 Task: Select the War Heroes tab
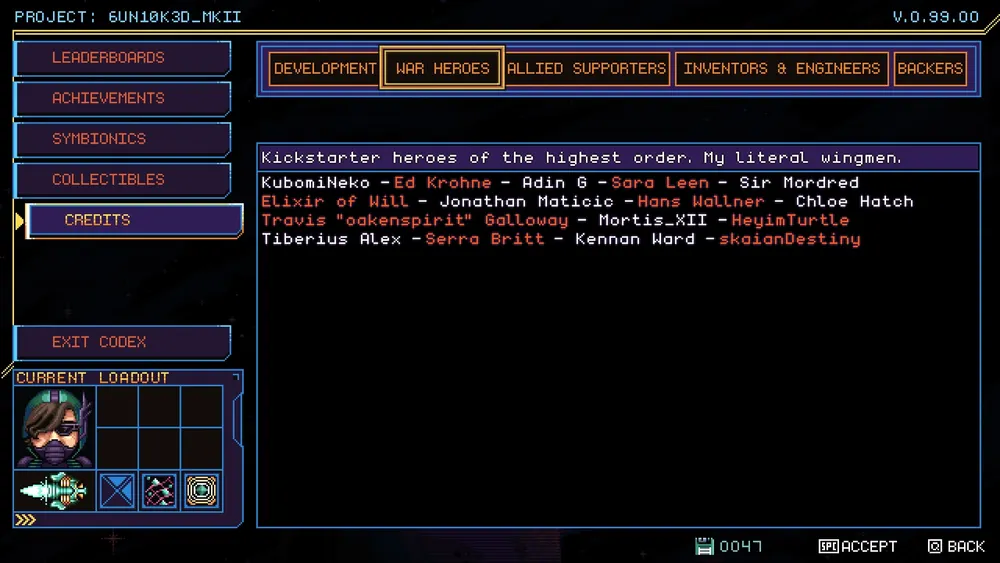[442, 69]
